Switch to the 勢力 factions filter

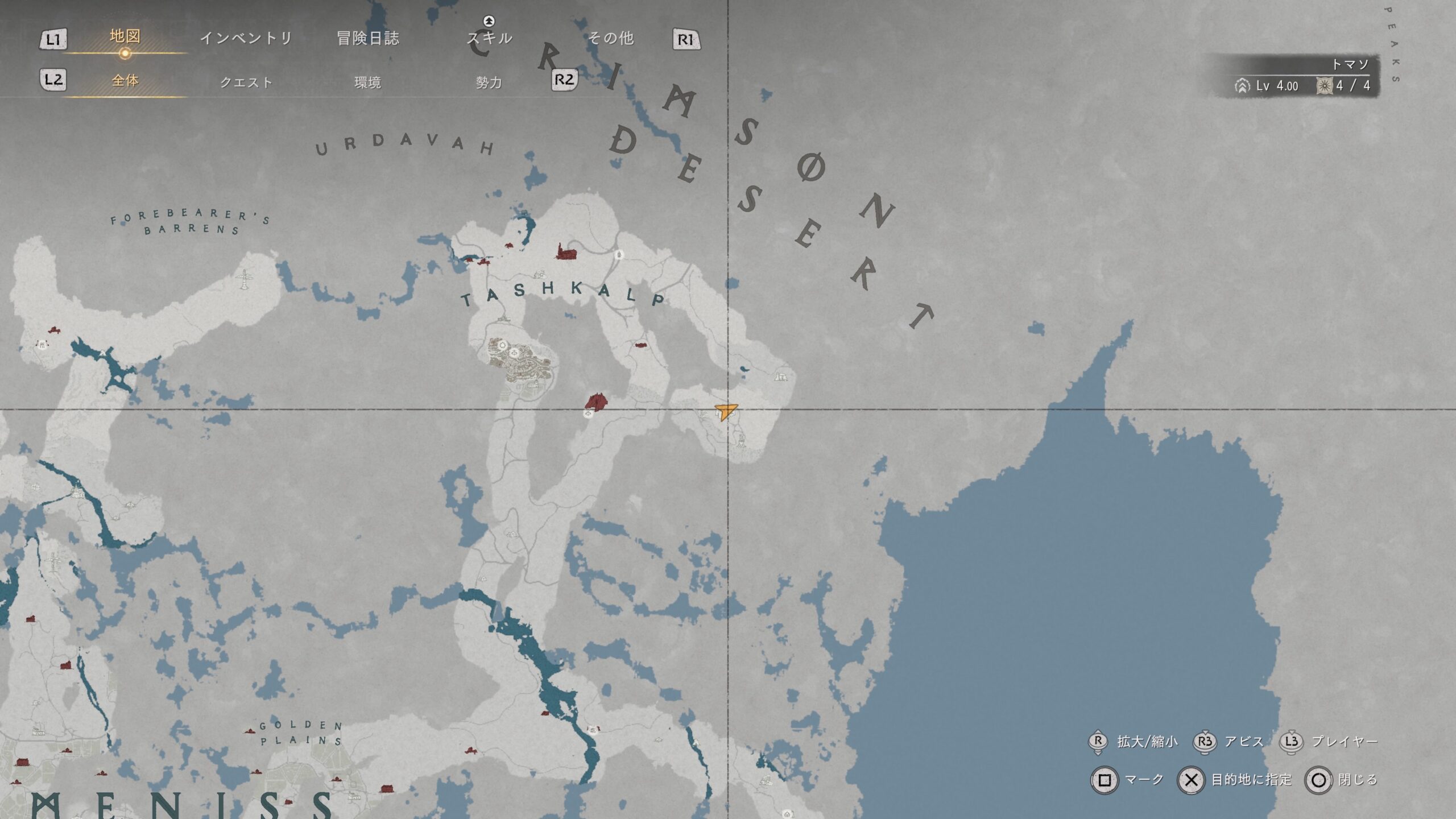(x=489, y=82)
